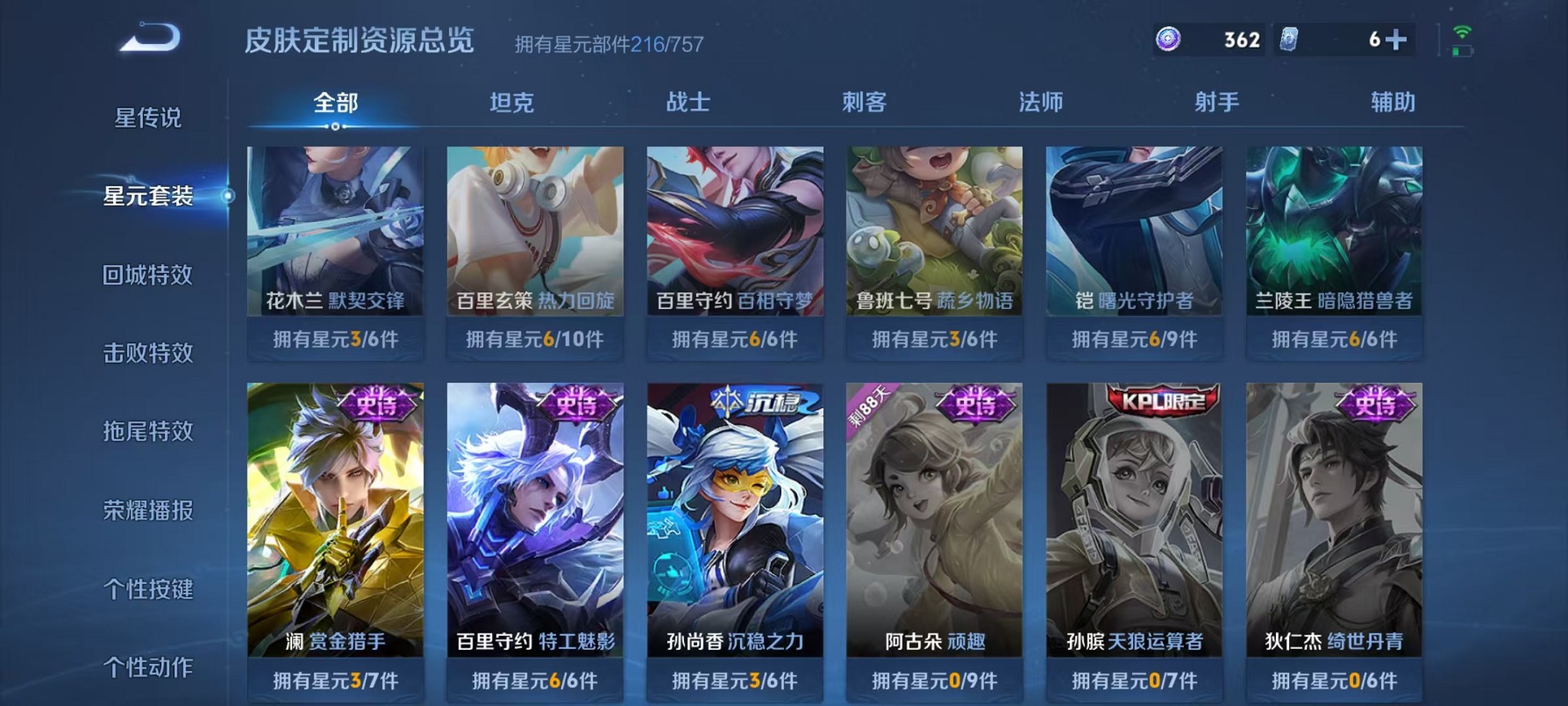Click the back arrow icon top left
This screenshot has width=1568, height=706.
tap(150, 37)
